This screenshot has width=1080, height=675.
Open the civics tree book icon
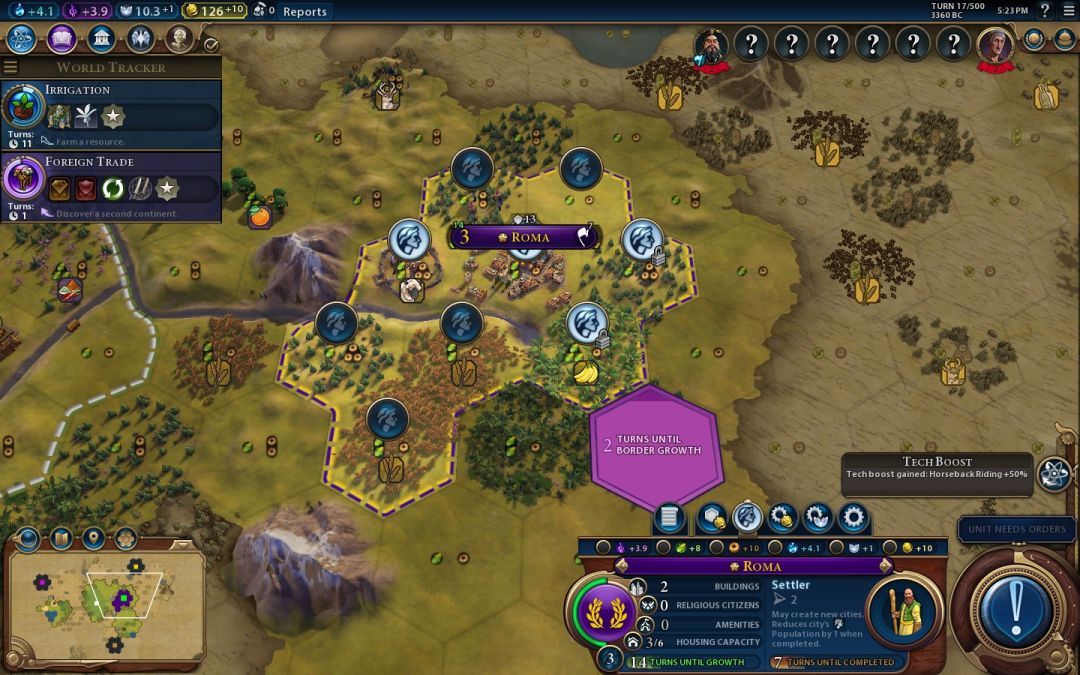61,39
